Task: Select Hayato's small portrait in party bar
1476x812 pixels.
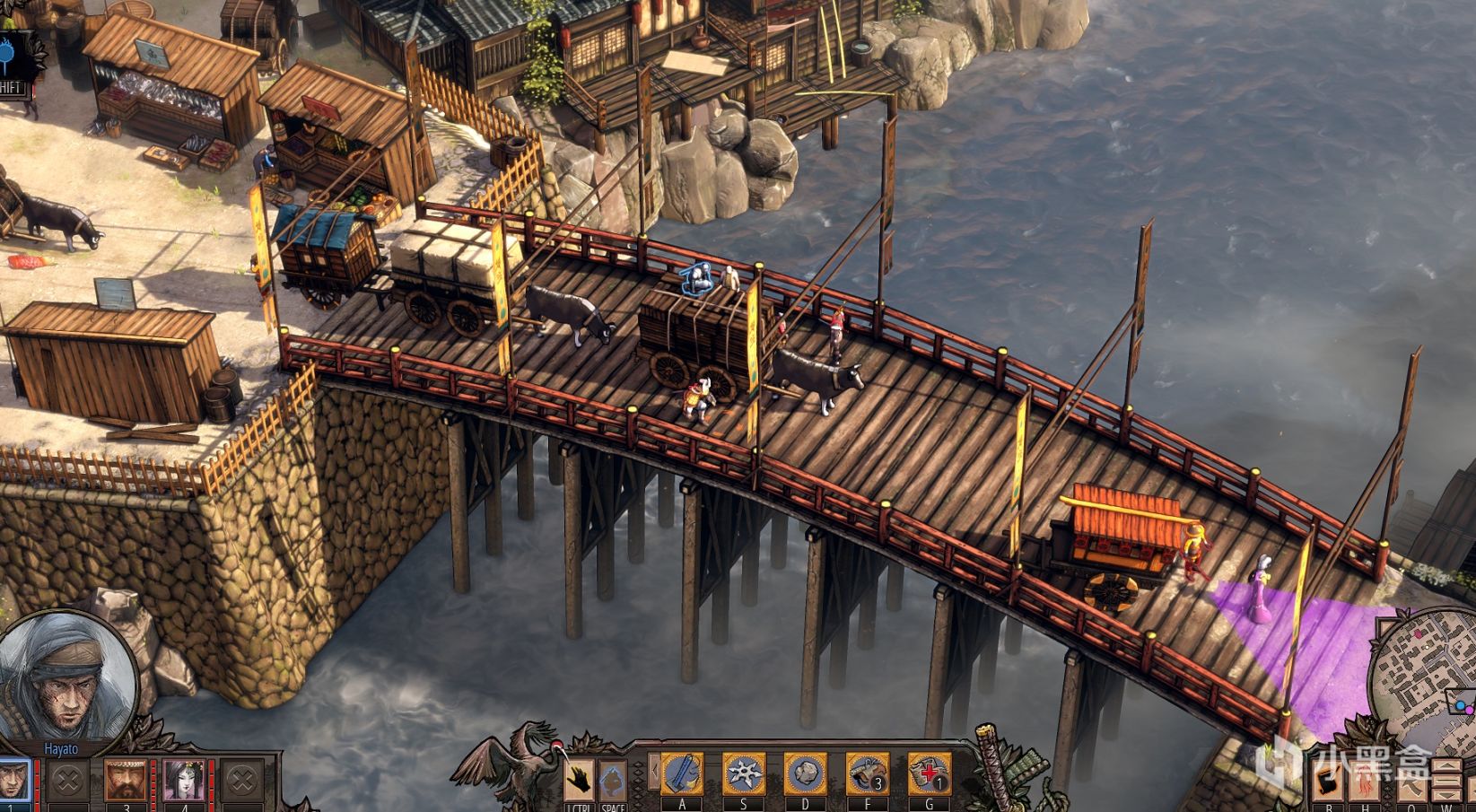Action: point(13,781)
